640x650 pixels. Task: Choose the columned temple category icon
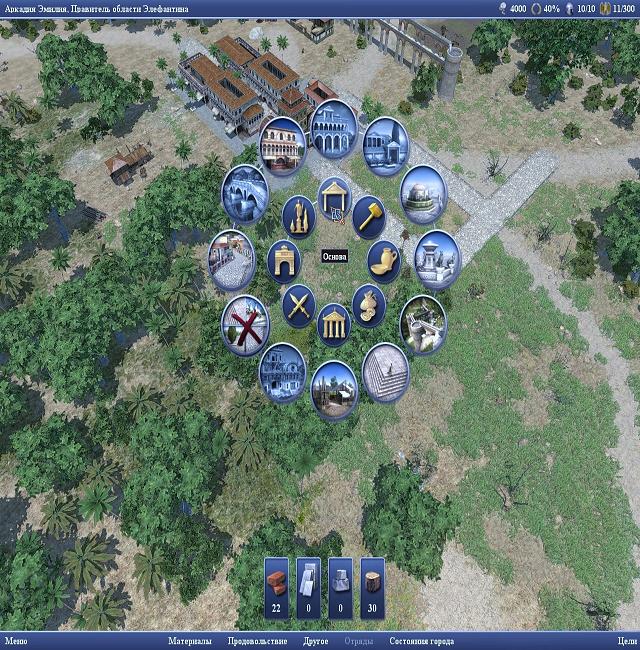tap(334, 322)
